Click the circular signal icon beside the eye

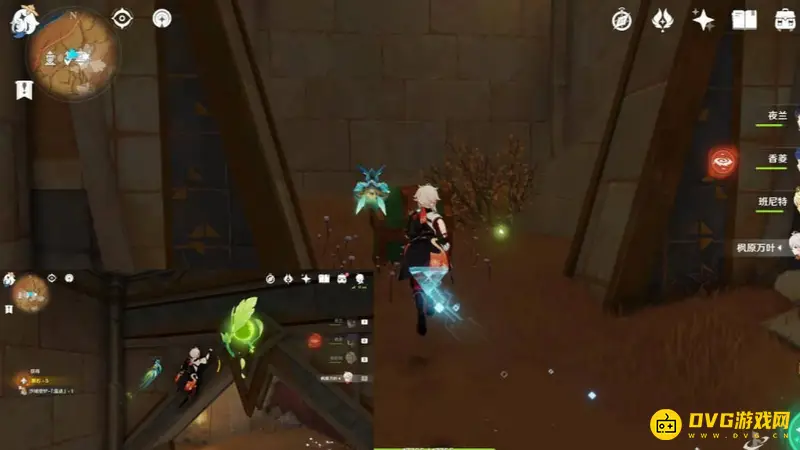point(162,18)
